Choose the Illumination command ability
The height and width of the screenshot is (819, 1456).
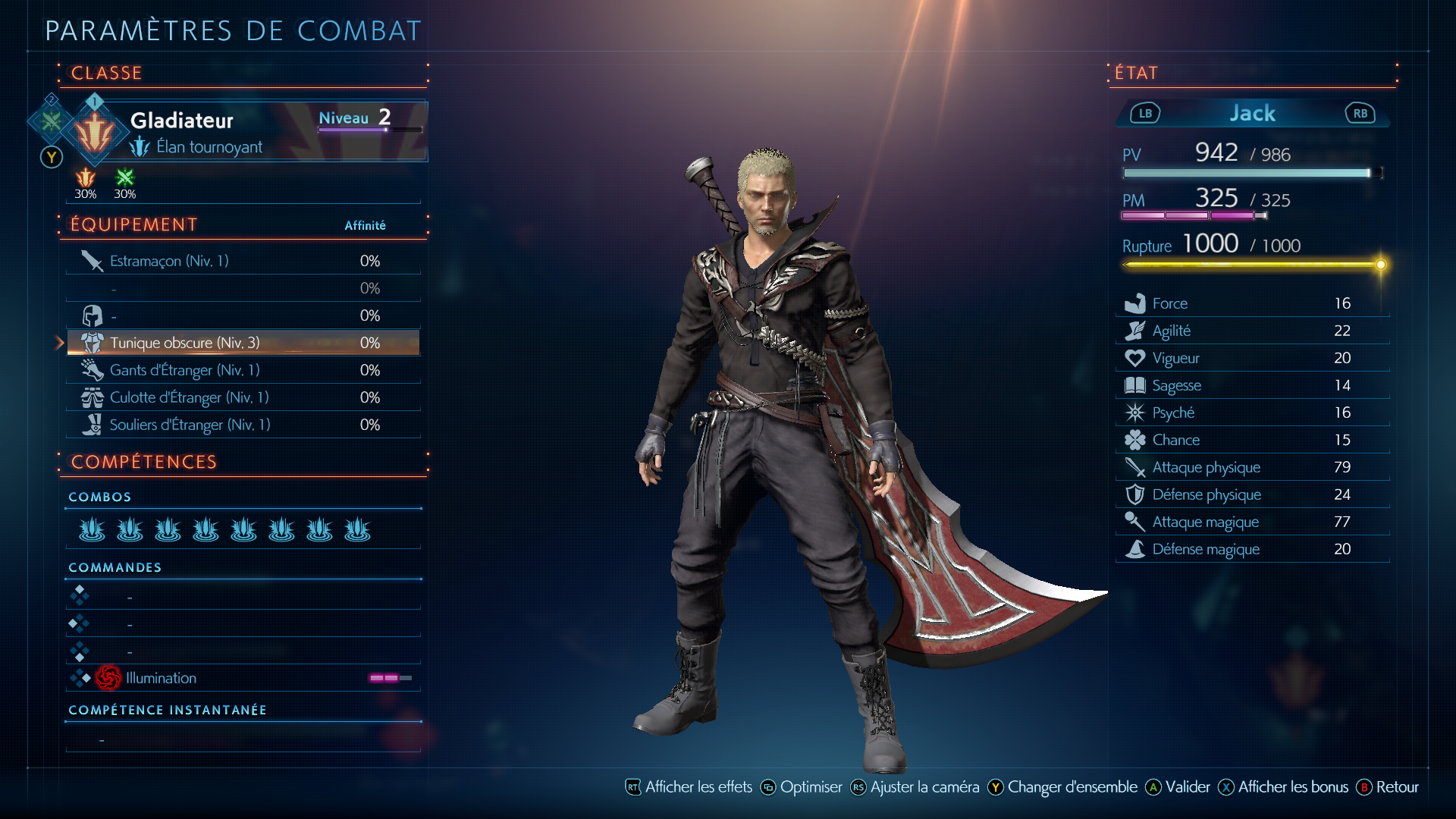point(243,678)
